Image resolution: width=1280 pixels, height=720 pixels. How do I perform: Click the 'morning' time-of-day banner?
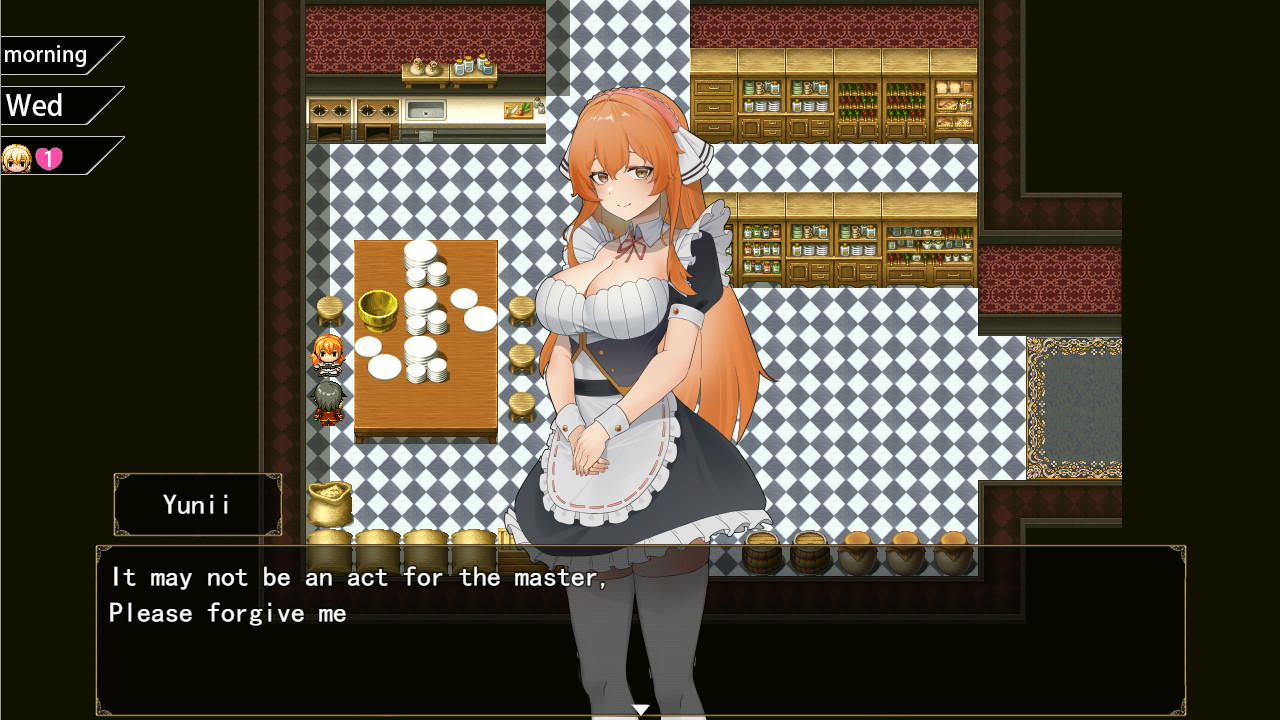(x=45, y=54)
